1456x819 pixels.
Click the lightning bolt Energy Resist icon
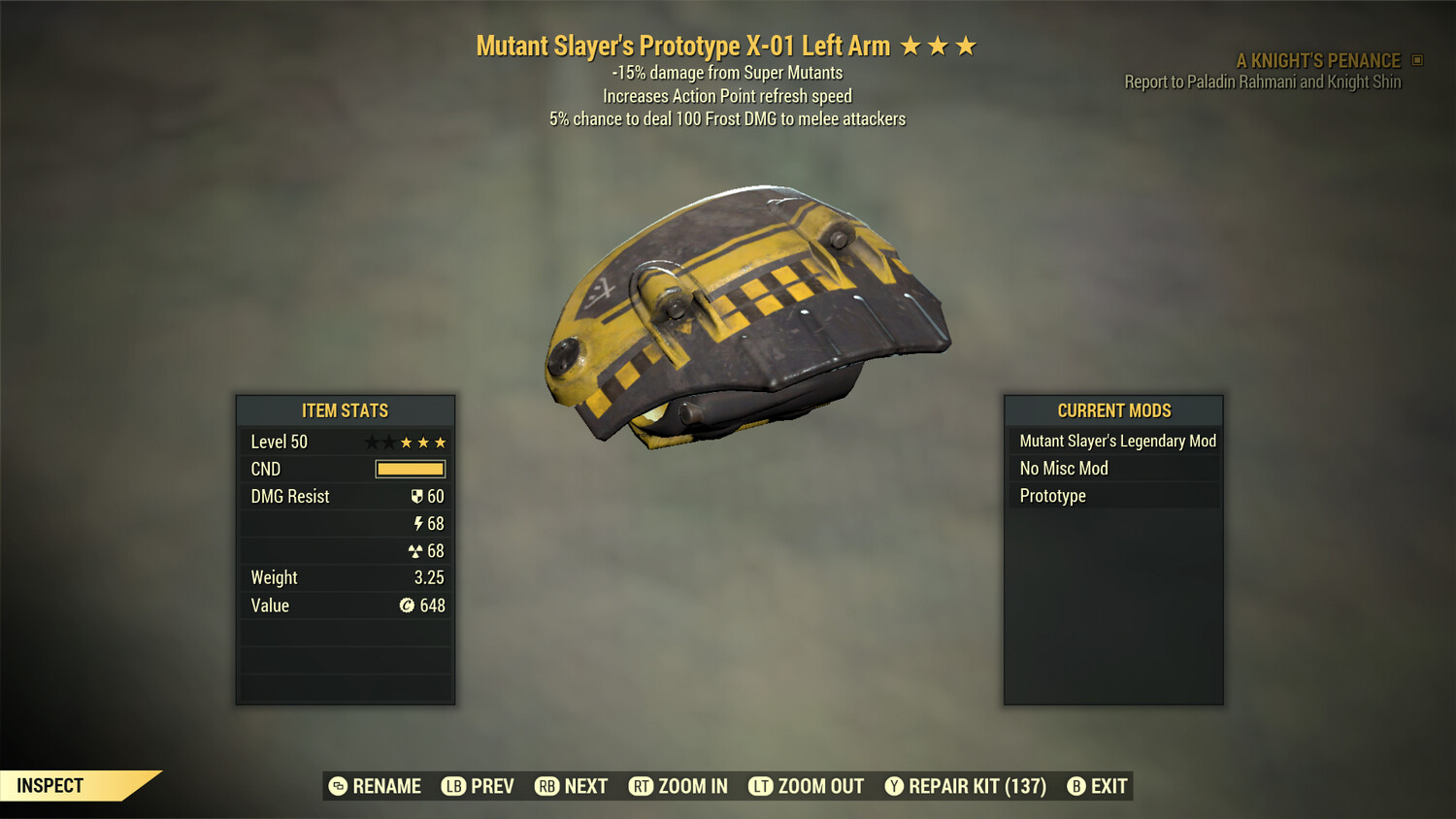418,523
